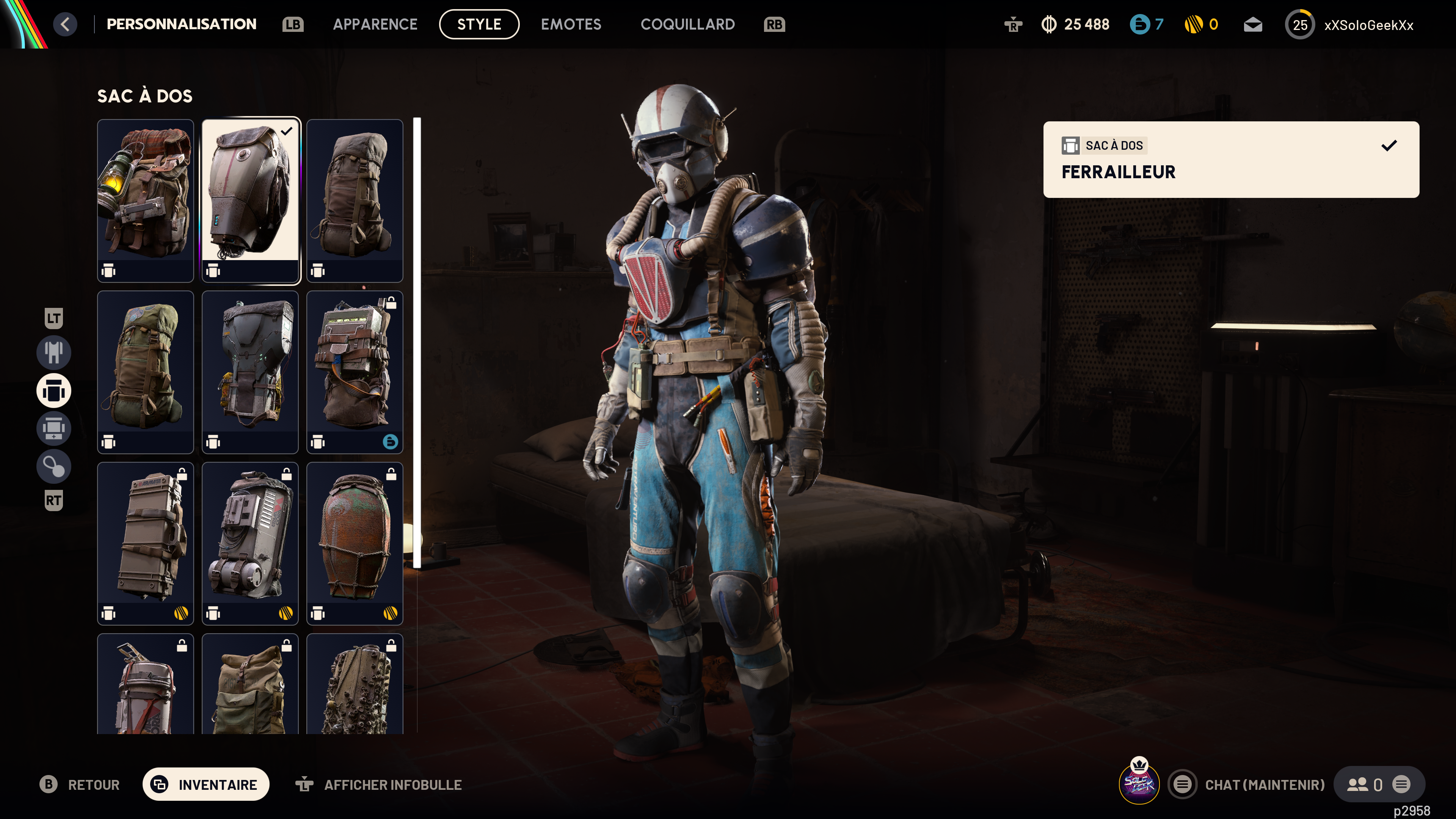
Task: Open the xXSoloGeekXx player profile
Action: pyautogui.click(x=1368, y=25)
